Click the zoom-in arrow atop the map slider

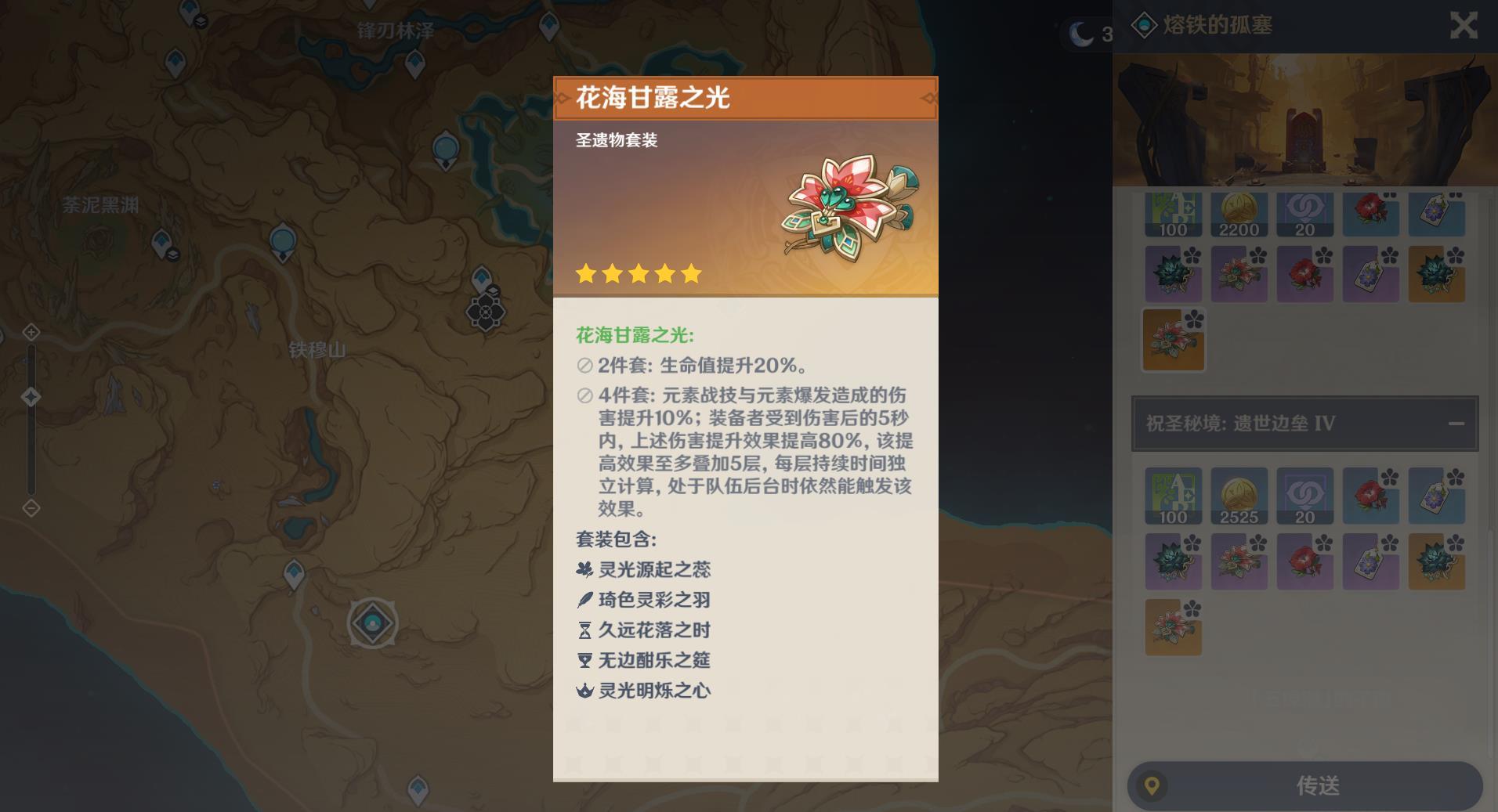pyautogui.click(x=31, y=332)
